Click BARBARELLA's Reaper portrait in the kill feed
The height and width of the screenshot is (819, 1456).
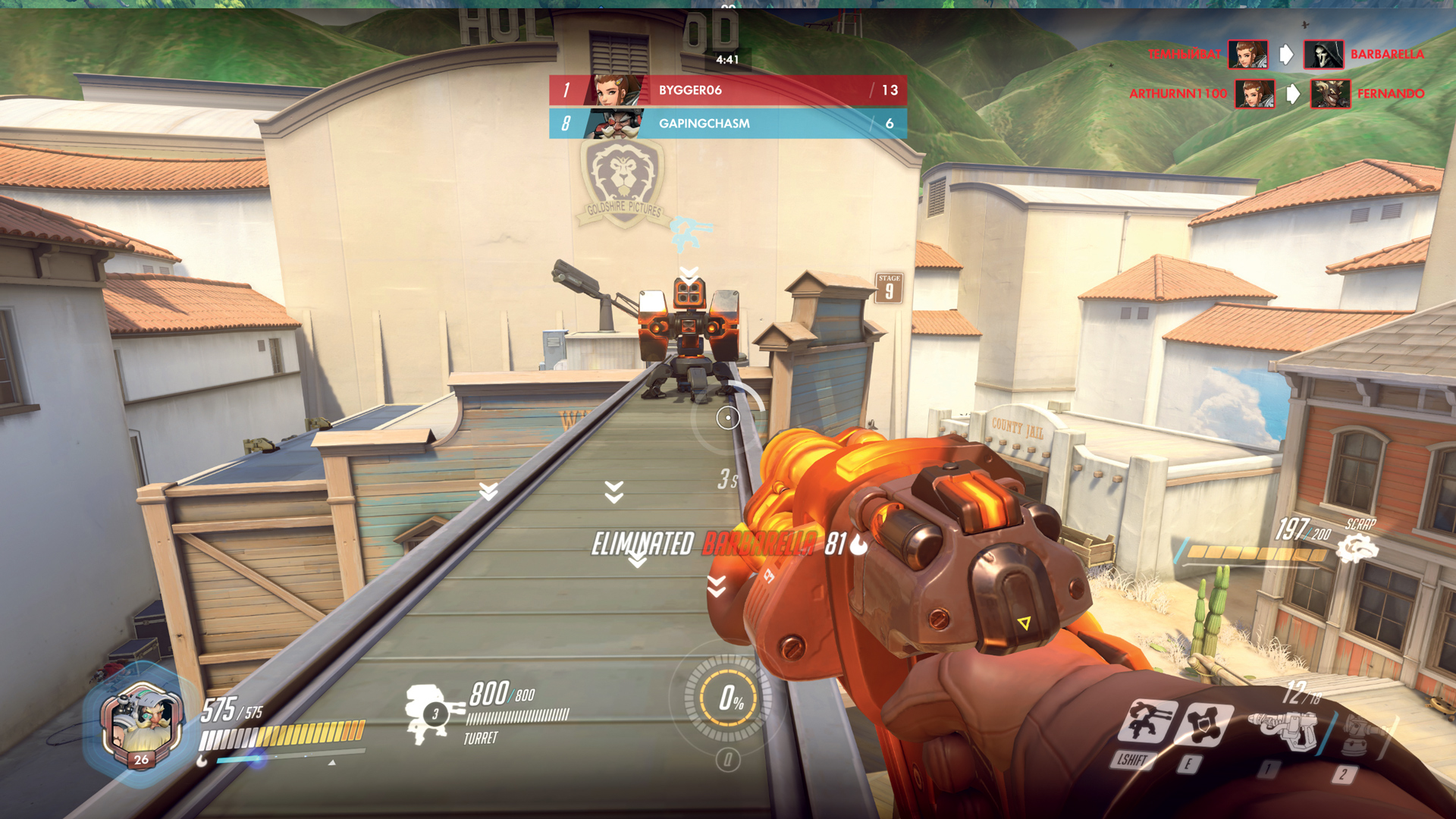[x=1323, y=55]
